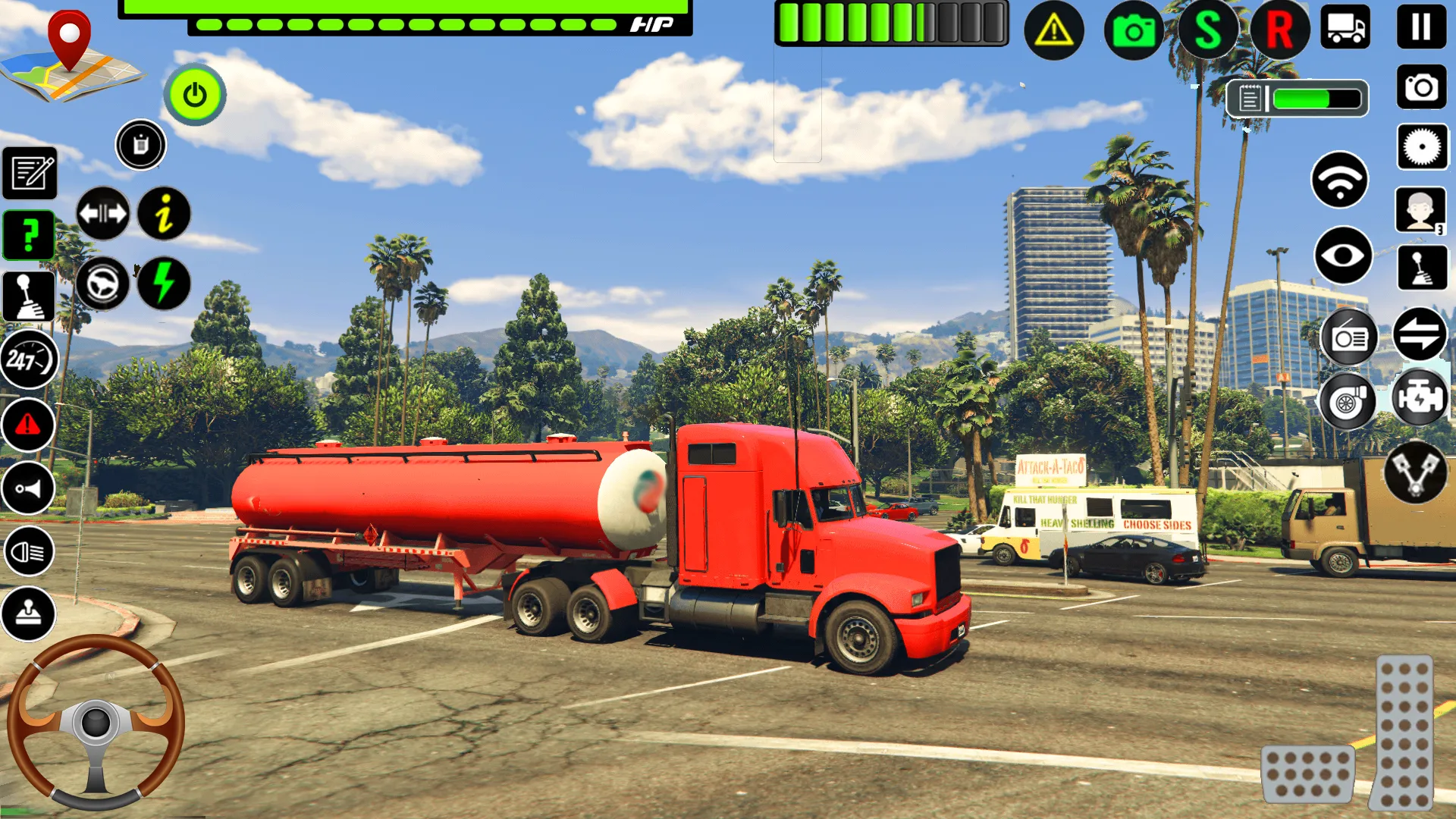Take a shot with the green camera

[1134, 30]
